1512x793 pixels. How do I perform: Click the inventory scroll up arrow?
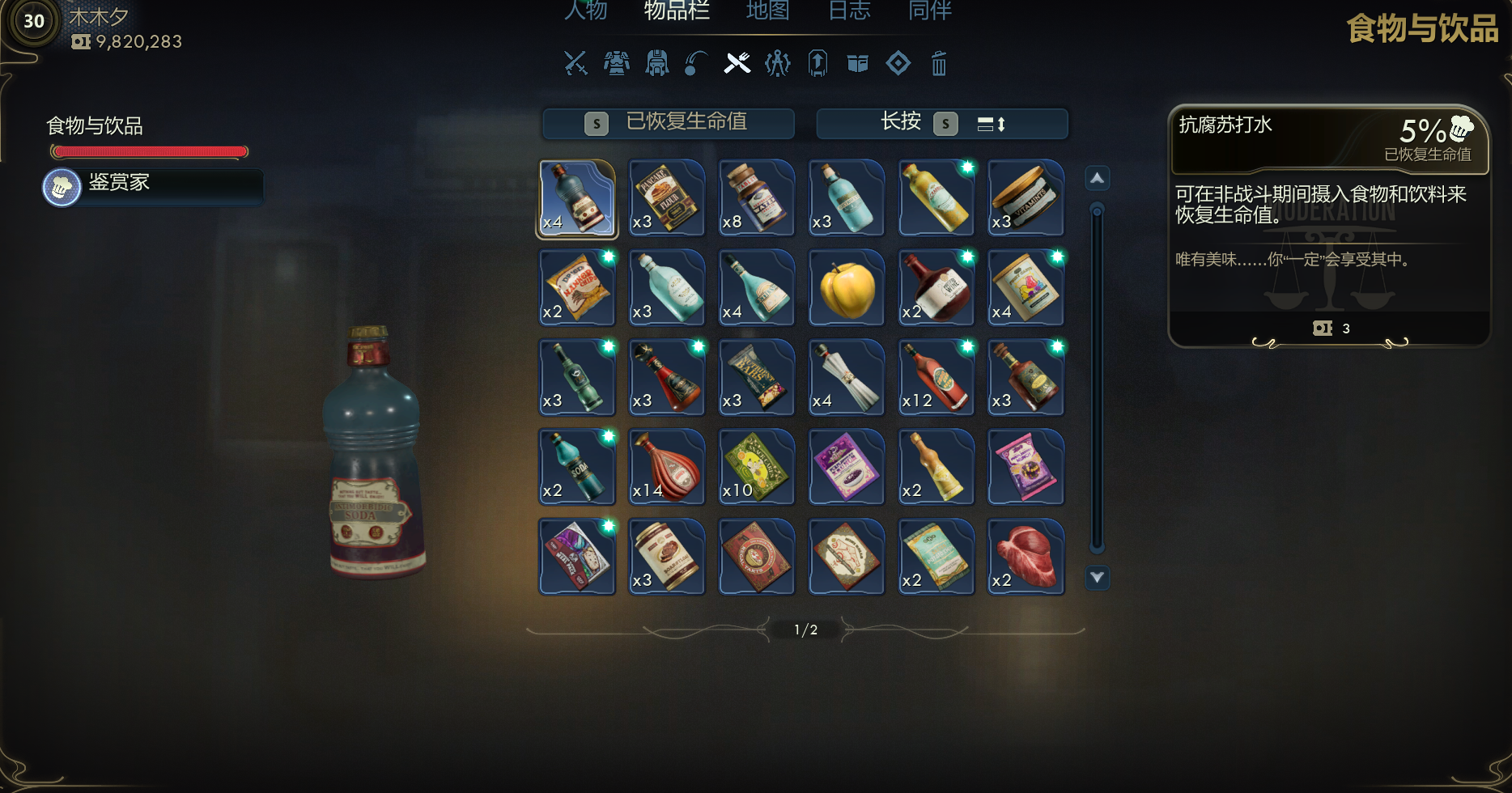[x=1097, y=178]
